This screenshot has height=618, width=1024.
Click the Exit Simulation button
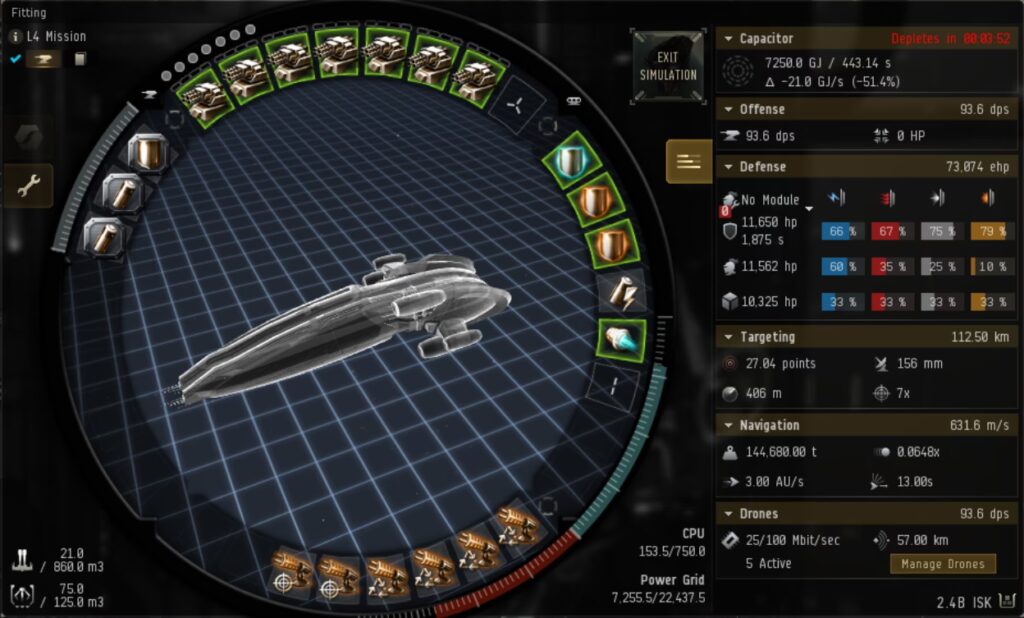tap(668, 65)
